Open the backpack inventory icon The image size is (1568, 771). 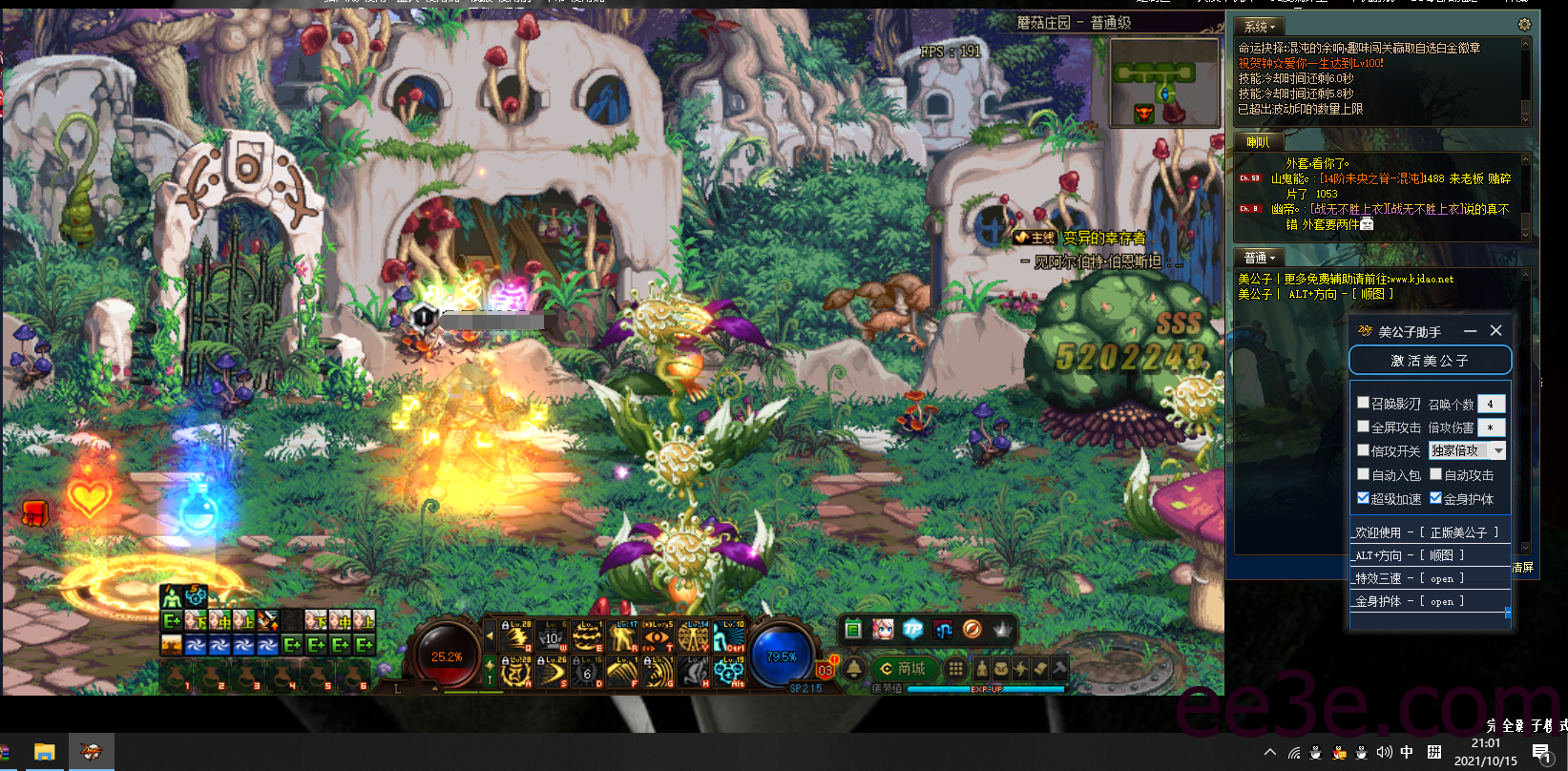1001,669
